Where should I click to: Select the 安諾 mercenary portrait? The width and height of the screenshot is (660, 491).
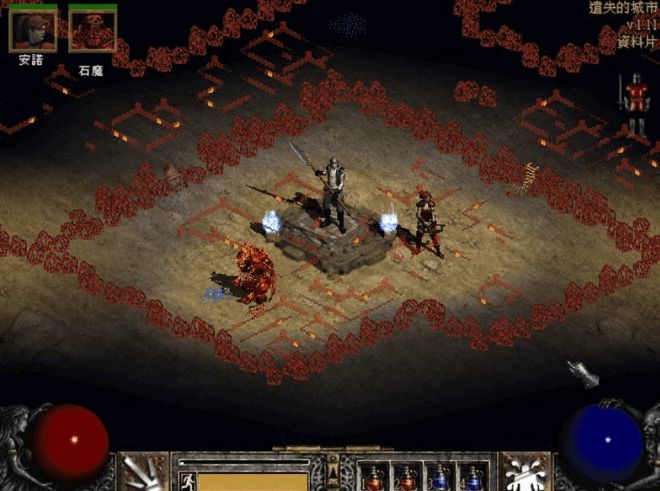[32, 30]
